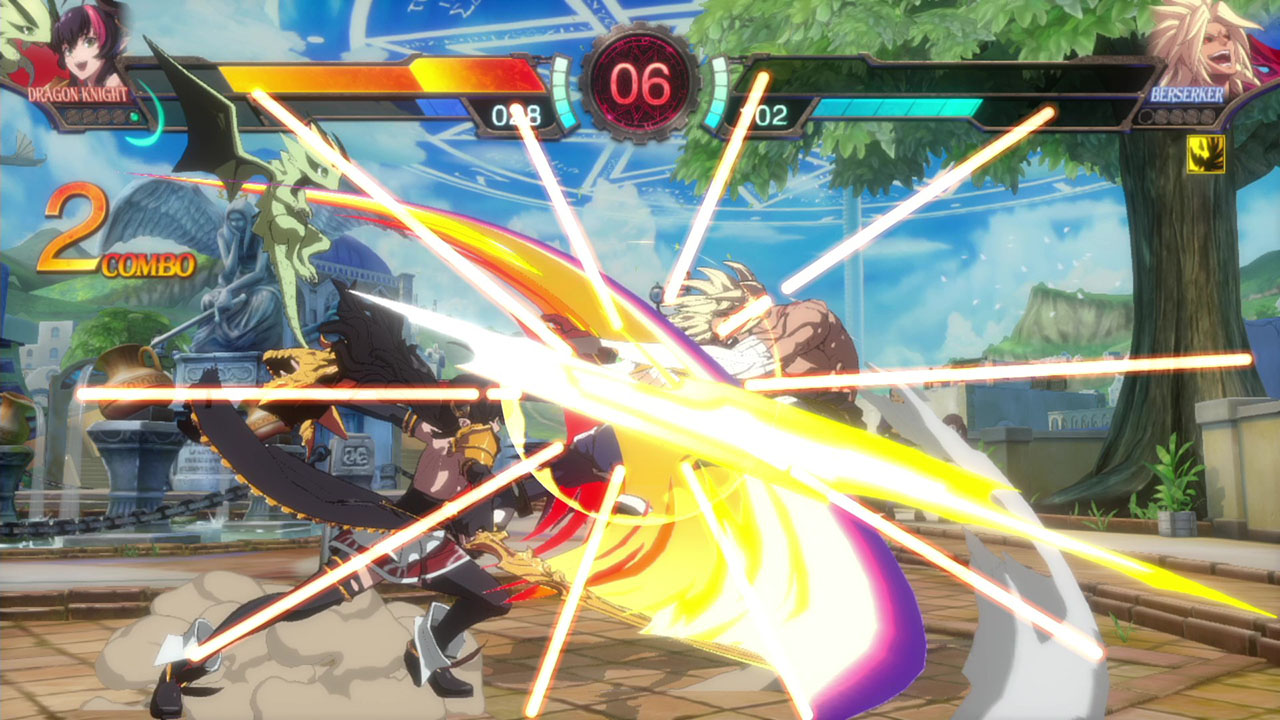The height and width of the screenshot is (720, 1280).
Task: Click the yellow falcon awakening icon below Berserker's gauge
Action: tap(1206, 155)
